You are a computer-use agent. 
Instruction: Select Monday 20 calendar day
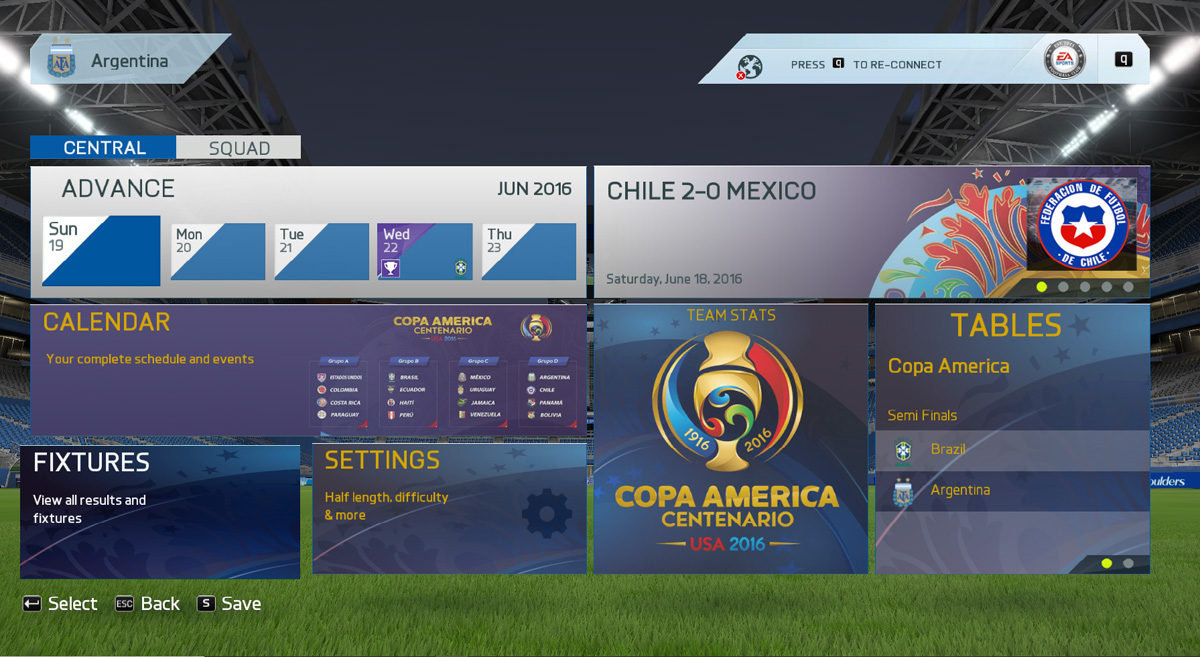[217, 251]
